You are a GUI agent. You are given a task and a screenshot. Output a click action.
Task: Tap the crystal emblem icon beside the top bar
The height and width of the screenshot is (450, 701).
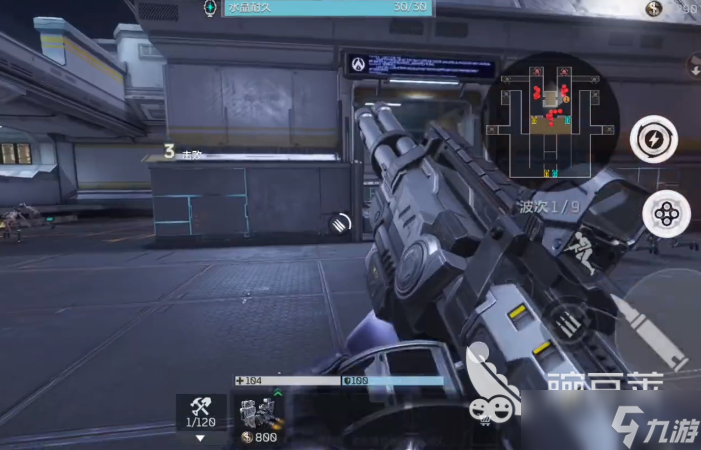(209, 8)
